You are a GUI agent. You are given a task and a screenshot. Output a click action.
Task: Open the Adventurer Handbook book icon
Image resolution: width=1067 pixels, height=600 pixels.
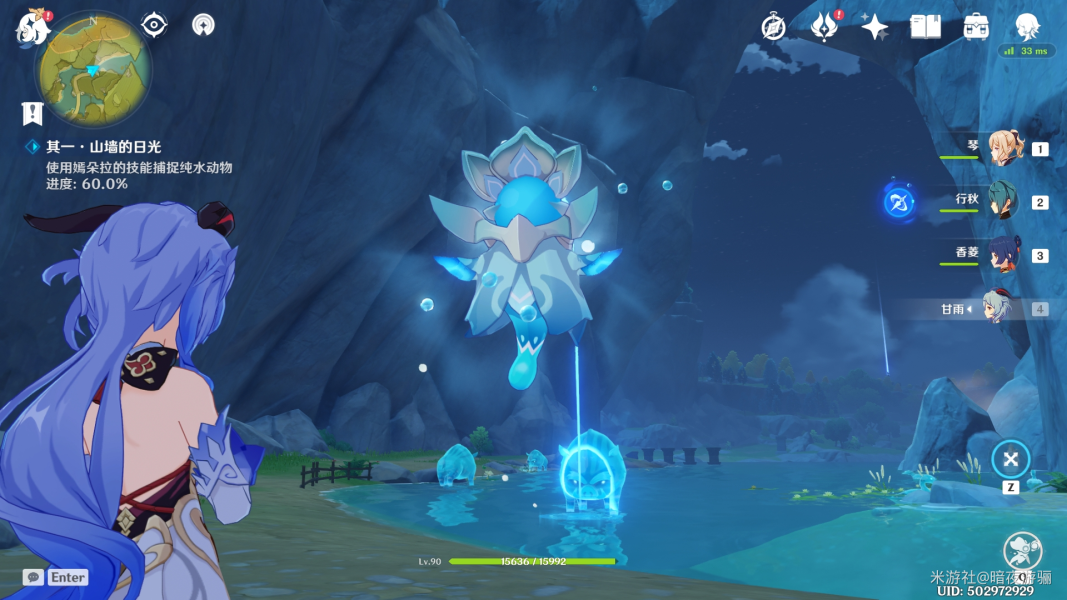[925, 27]
